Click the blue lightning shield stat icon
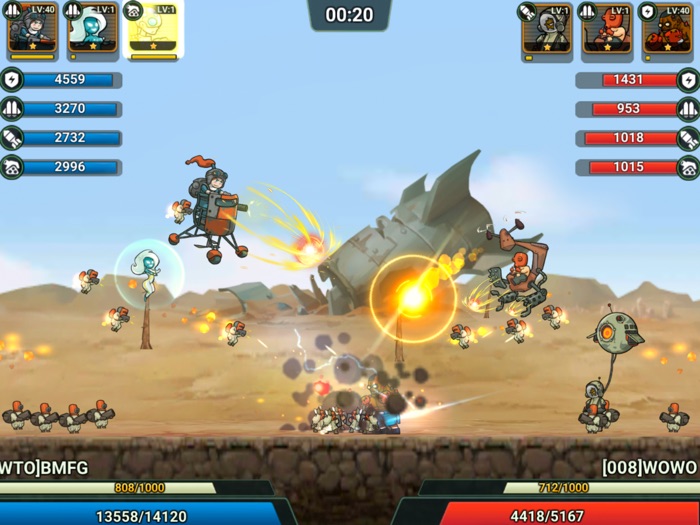700x525 pixels. [12, 80]
